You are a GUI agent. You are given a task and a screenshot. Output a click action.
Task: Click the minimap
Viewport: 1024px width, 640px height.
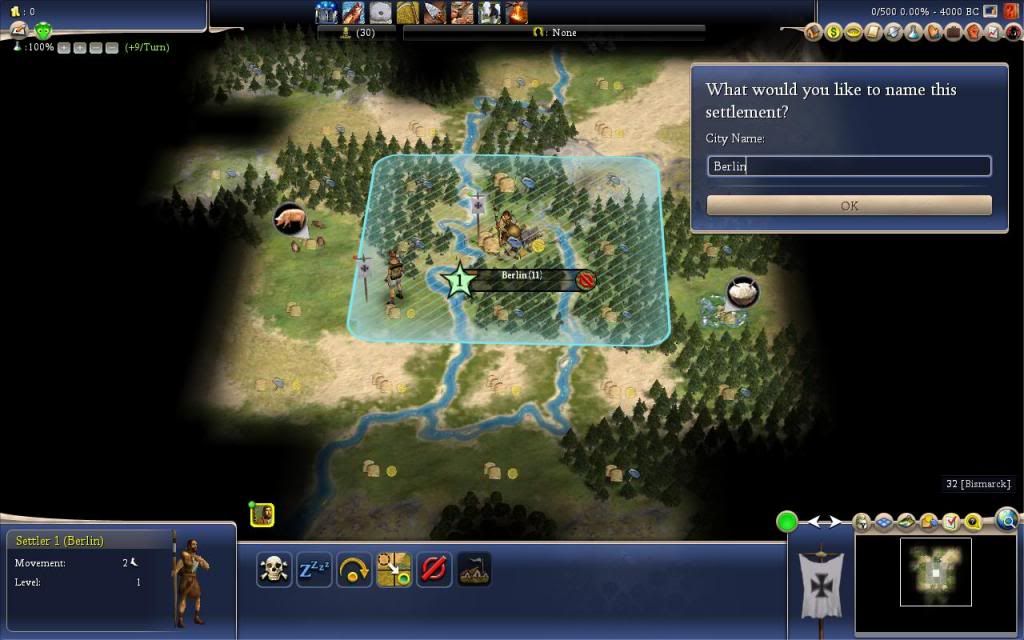click(936, 572)
